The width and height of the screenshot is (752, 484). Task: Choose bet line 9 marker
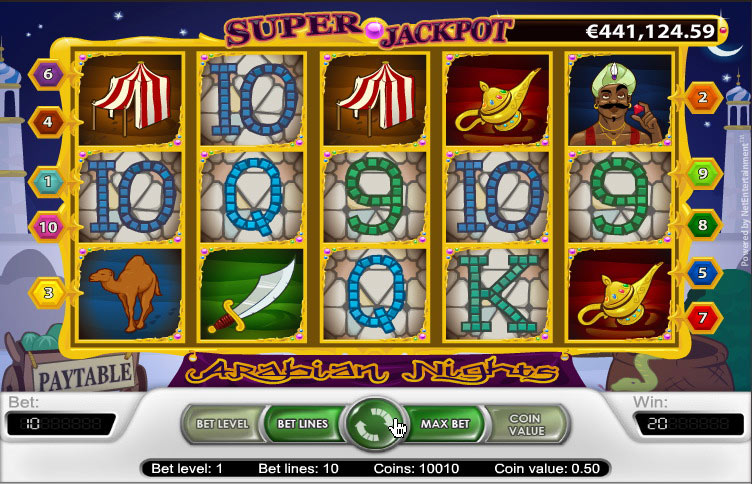pos(703,174)
